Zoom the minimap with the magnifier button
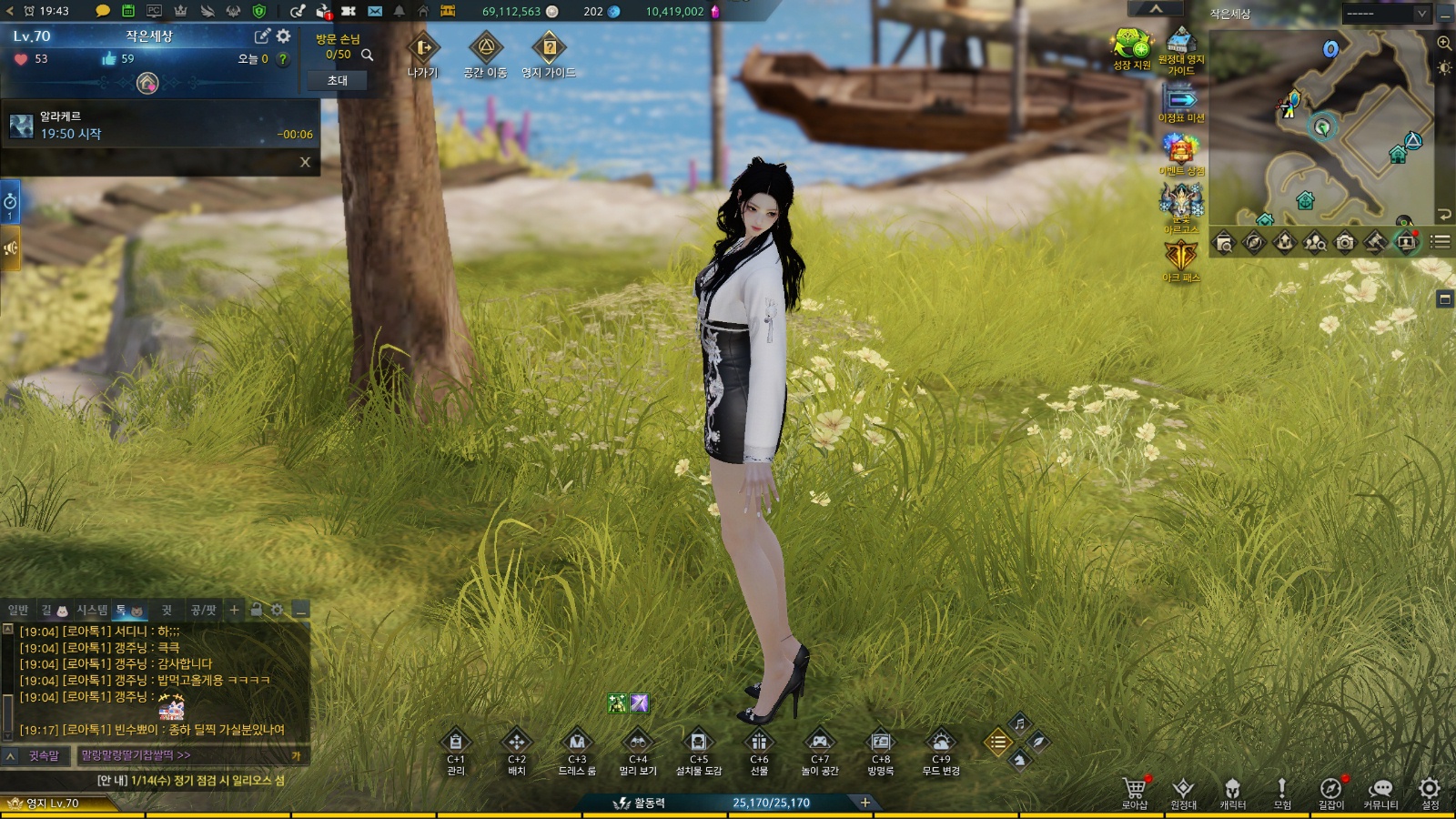The width and height of the screenshot is (1456, 819). point(1444,43)
